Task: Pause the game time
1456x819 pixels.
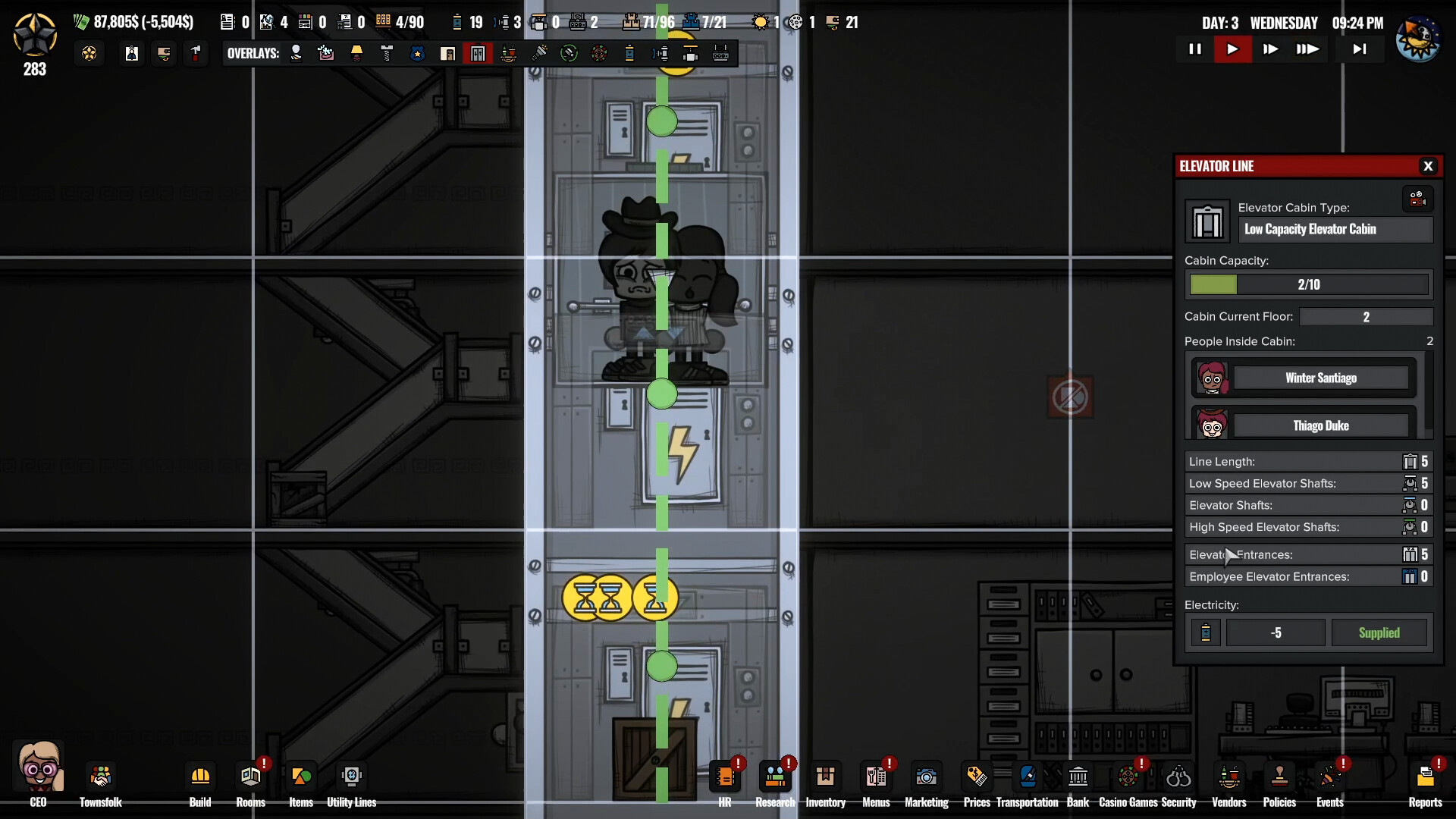Action: click(1195, 49)
